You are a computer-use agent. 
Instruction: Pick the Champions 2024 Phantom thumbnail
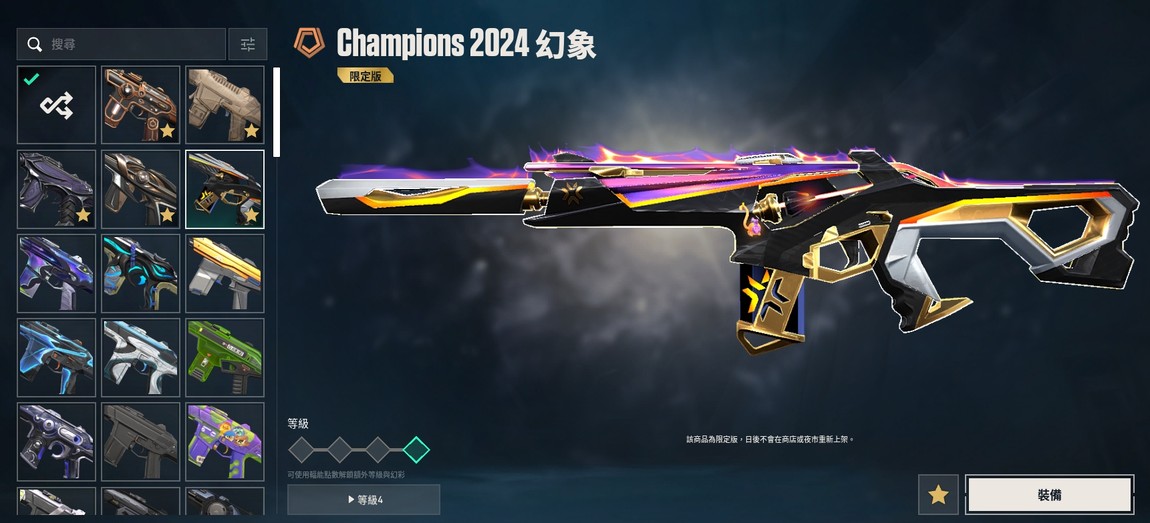pos(225,189)
